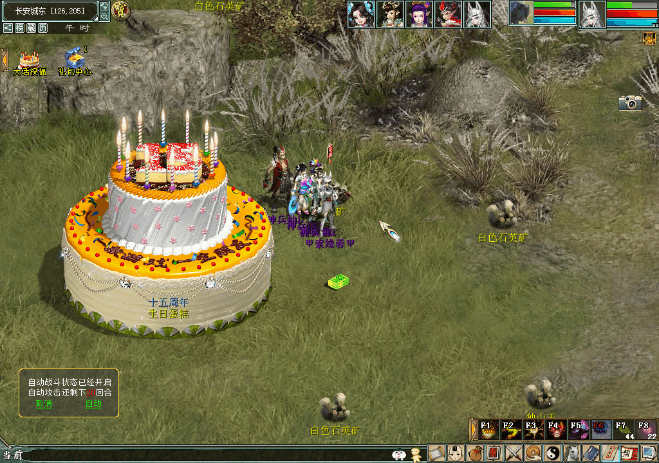Use the F4 hotkey skill slot
659x463 pixels.
pos(557,429)
